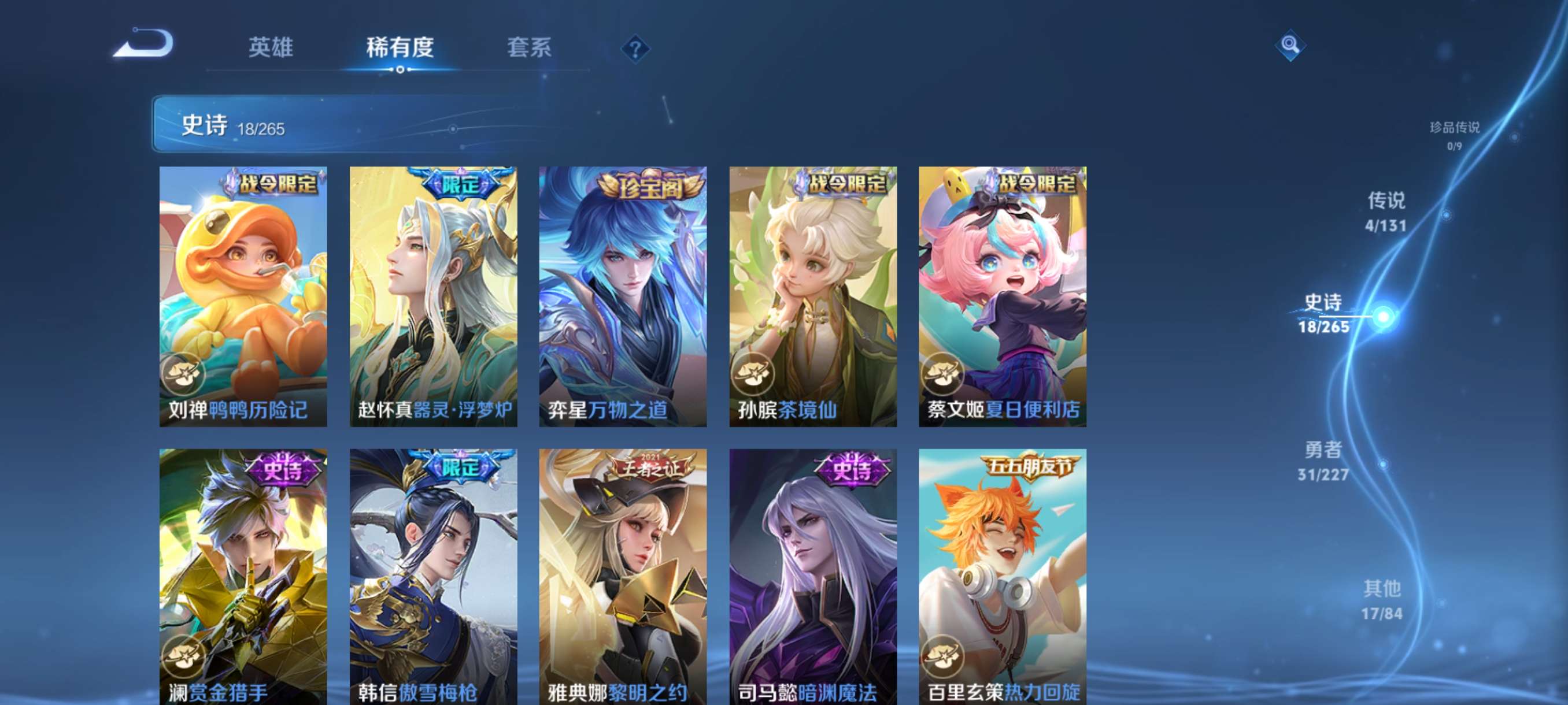
Task: Switch to the 英雄 tab
Action: [x=270, y=47]
